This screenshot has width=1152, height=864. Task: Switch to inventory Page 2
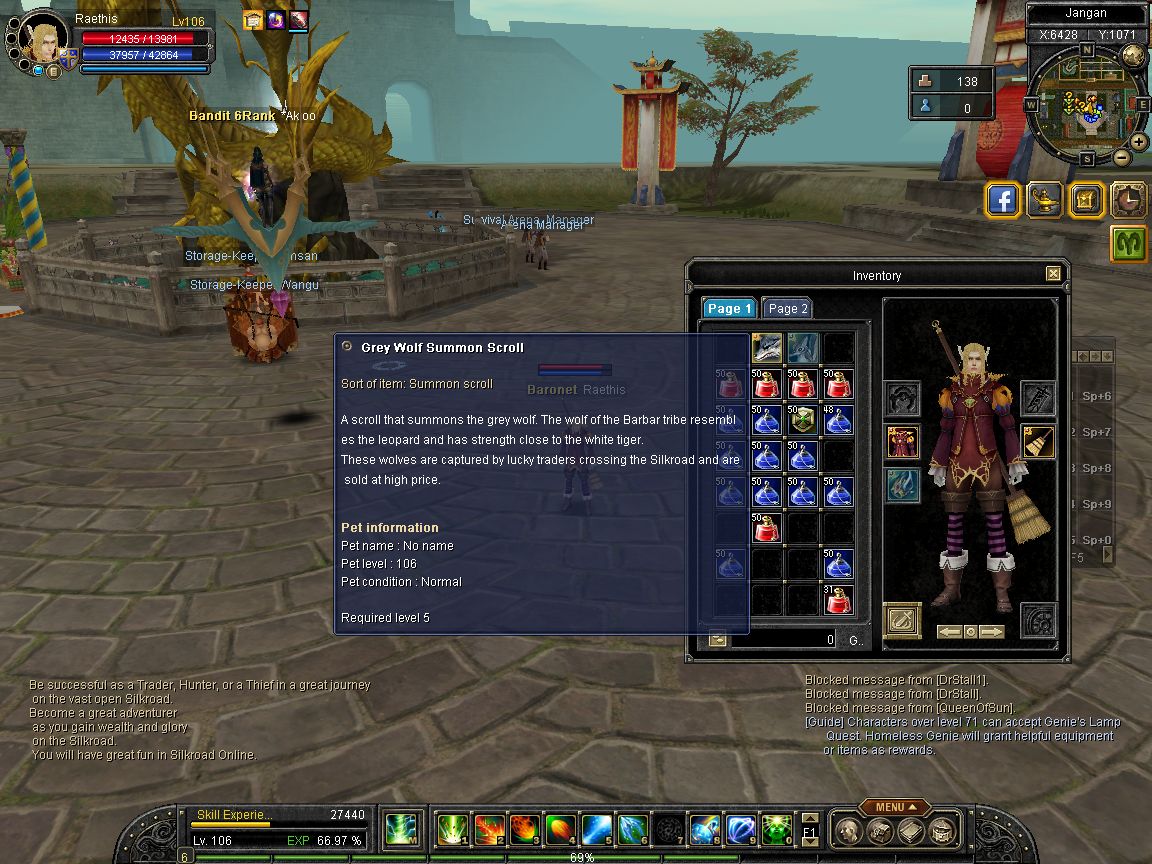pos(787,309)
